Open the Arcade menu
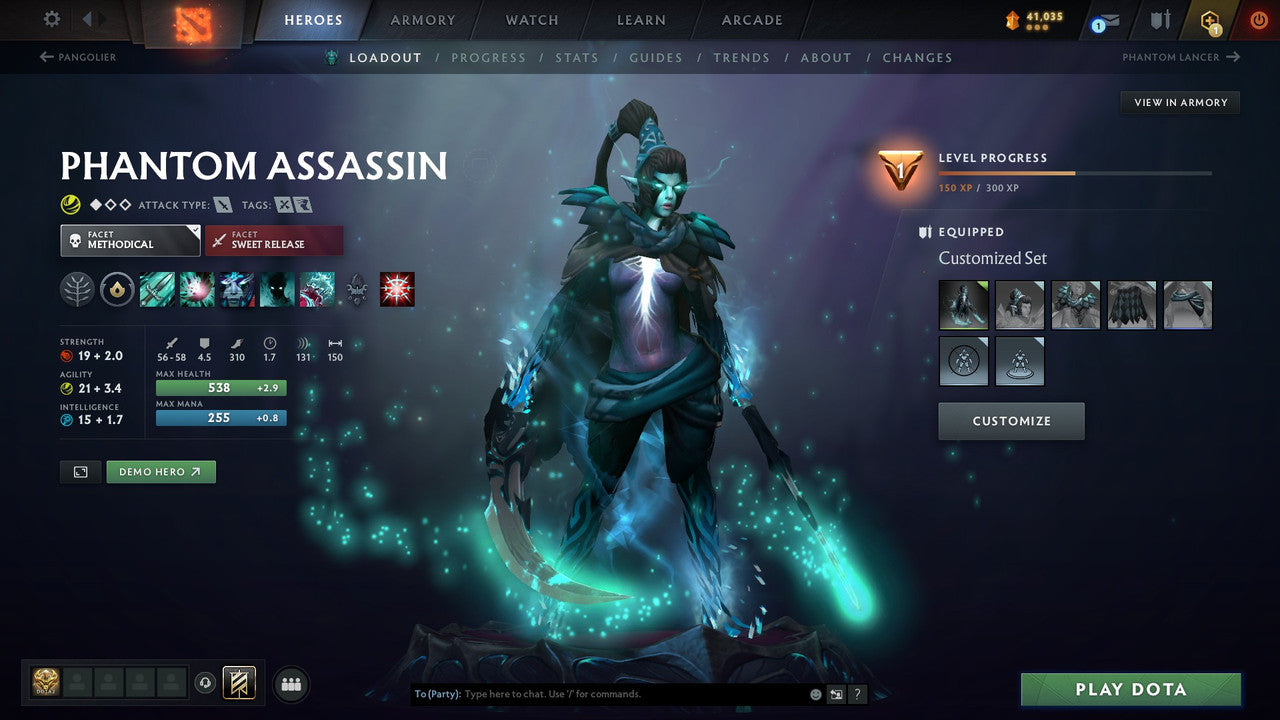This screenshot has height=720, width=1280. pos(751,19)
